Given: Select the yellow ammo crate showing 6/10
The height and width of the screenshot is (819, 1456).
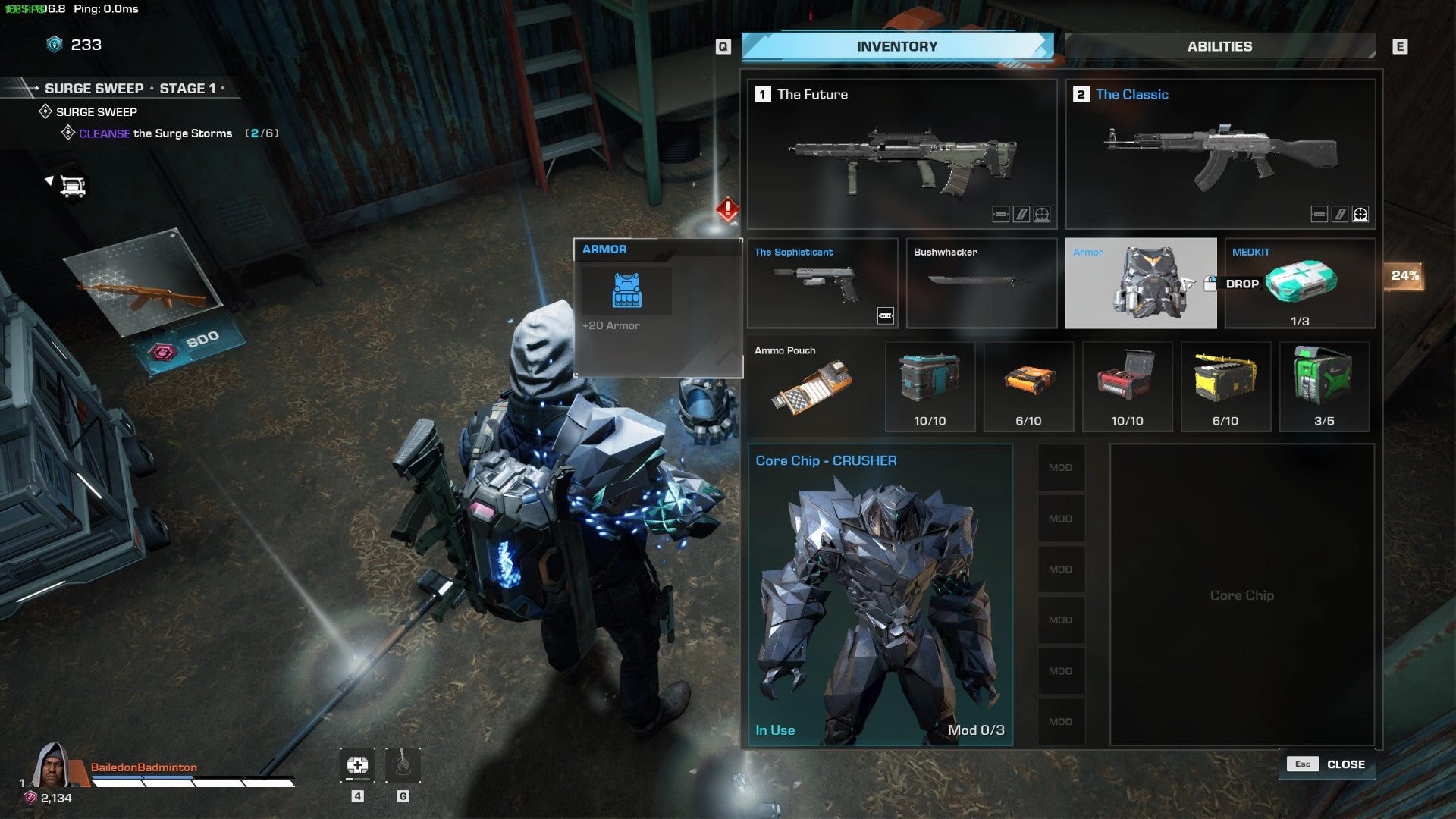Looking at the screenshot, I should click(x=1225, y=383).
